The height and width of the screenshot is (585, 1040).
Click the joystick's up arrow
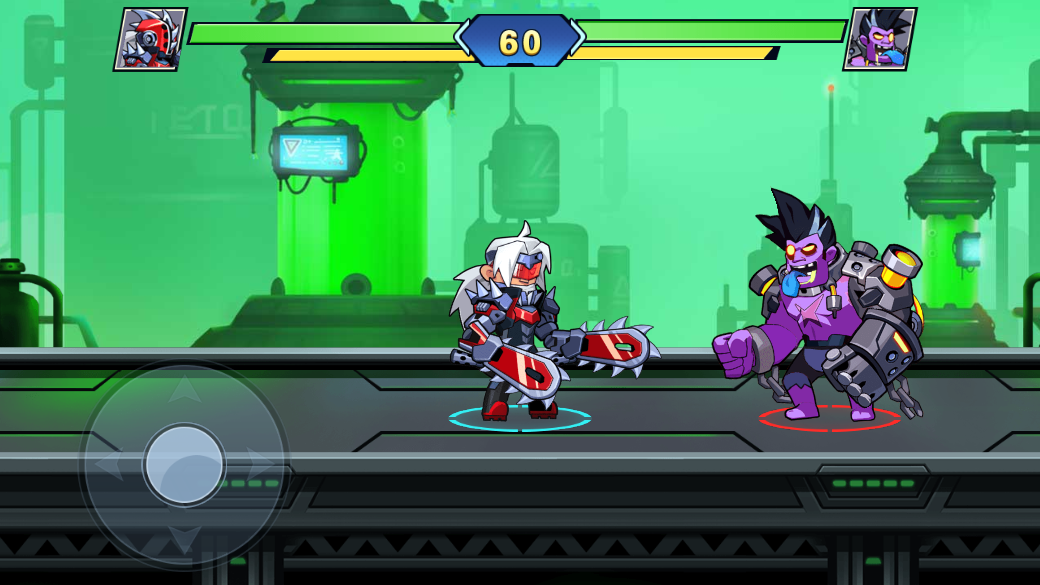point(184,389)
